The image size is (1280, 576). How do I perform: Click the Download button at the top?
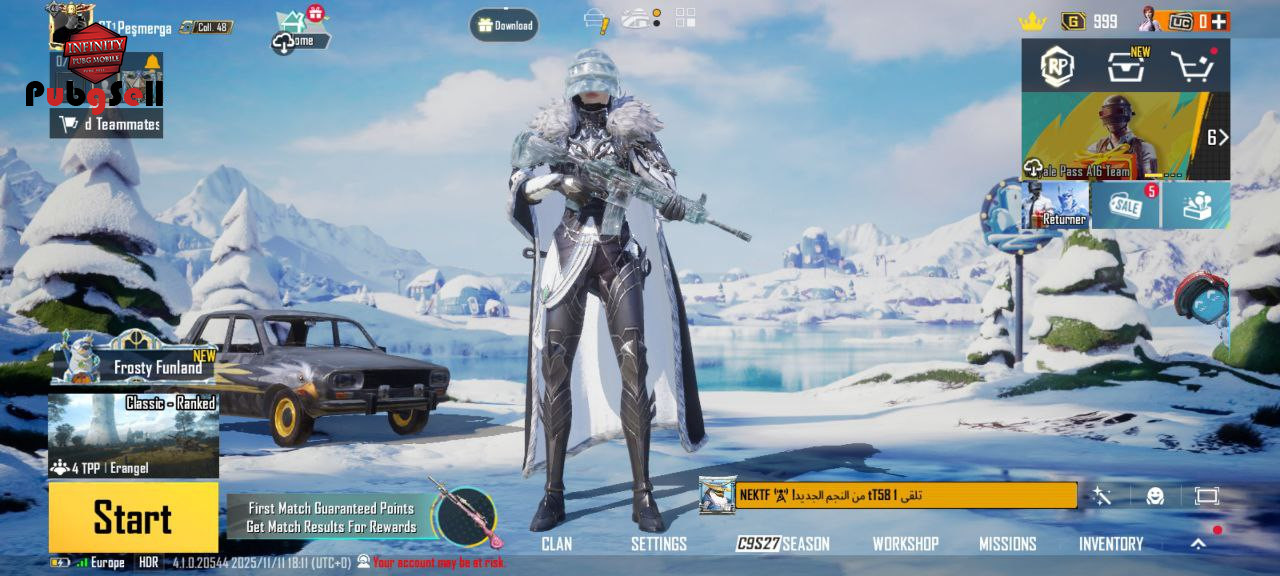(x=504, y=25)
